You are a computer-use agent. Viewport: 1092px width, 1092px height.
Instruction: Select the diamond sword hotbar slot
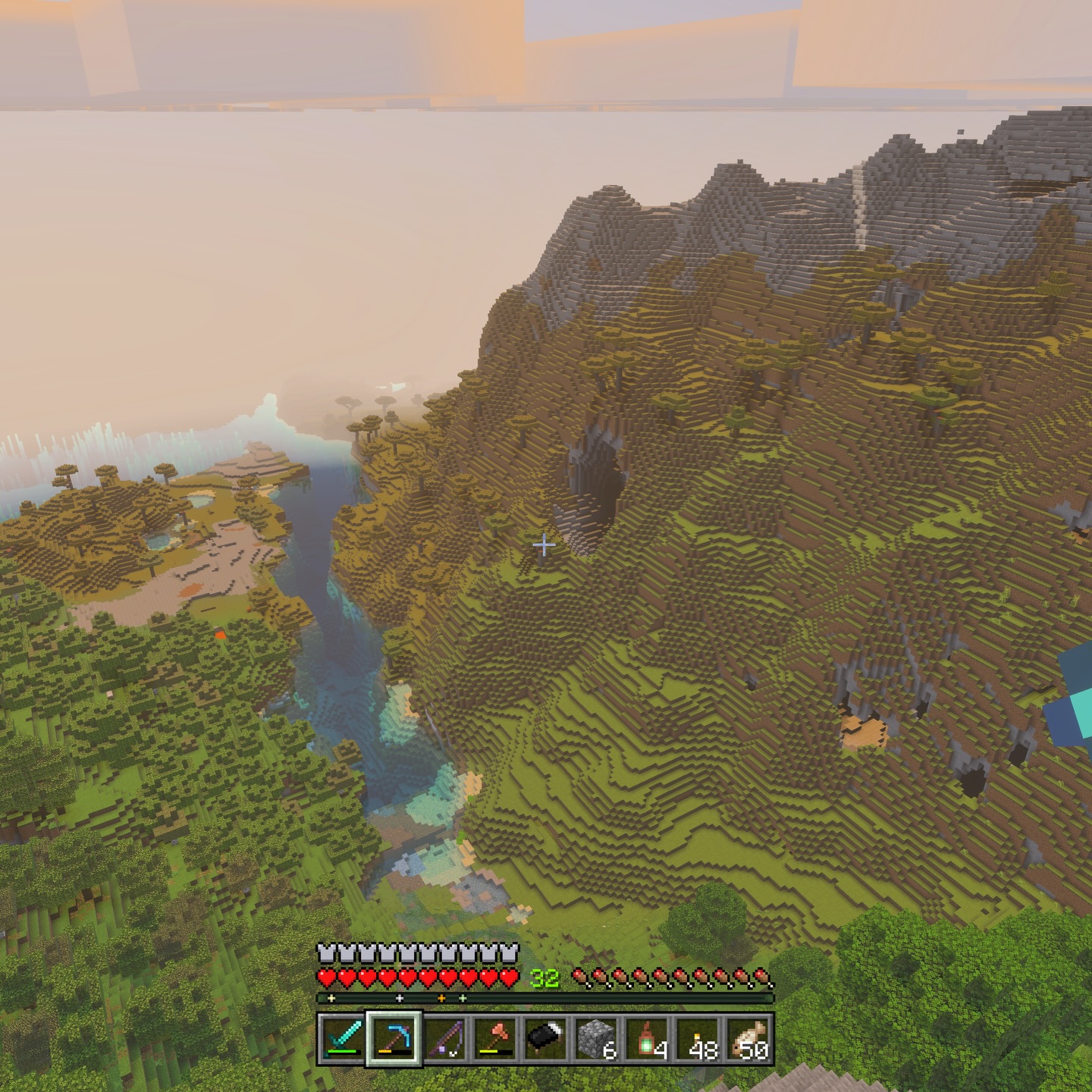343,1039
